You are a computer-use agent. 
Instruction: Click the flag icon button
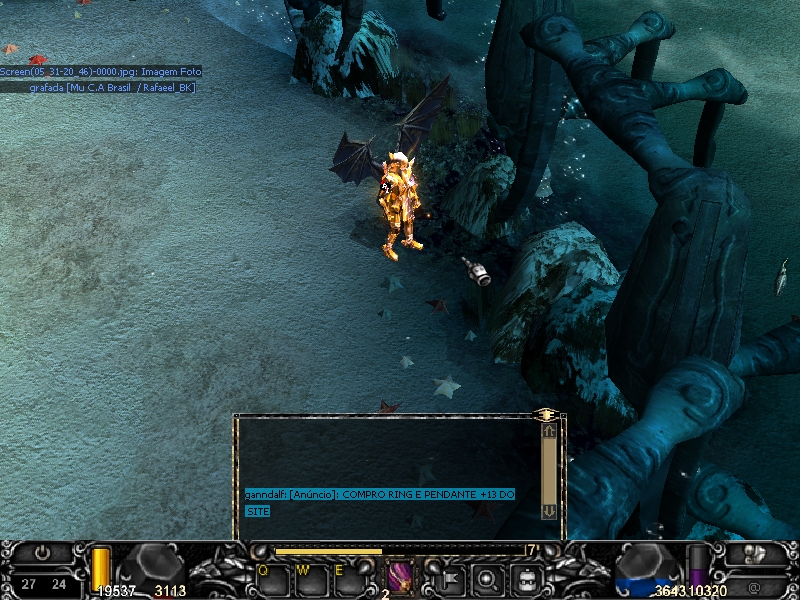click(451, 577)
